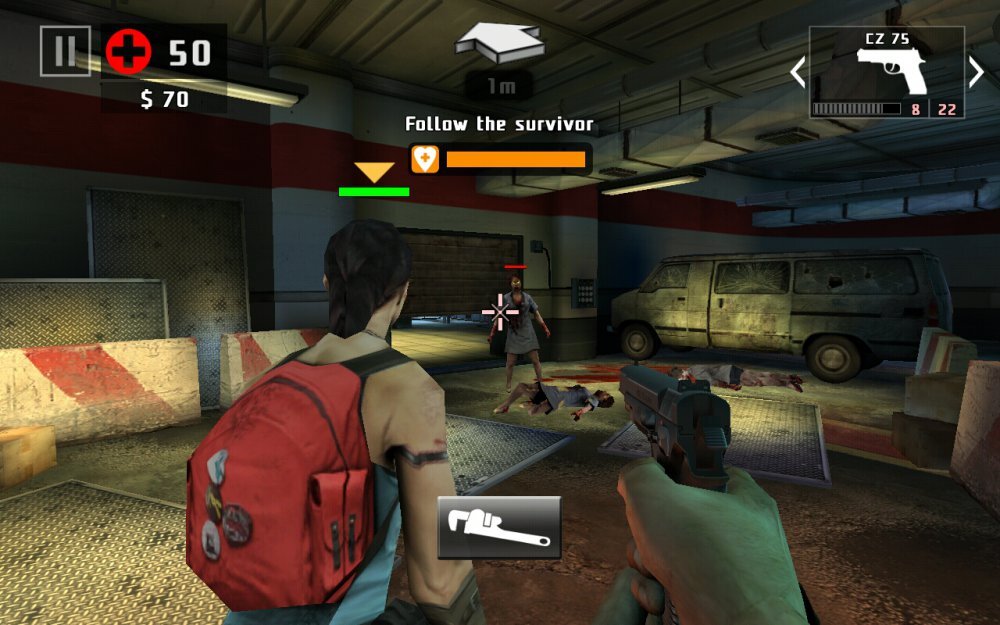1000x625 pixels.
Task: Pause the game
Action: (x=65, y=51)
